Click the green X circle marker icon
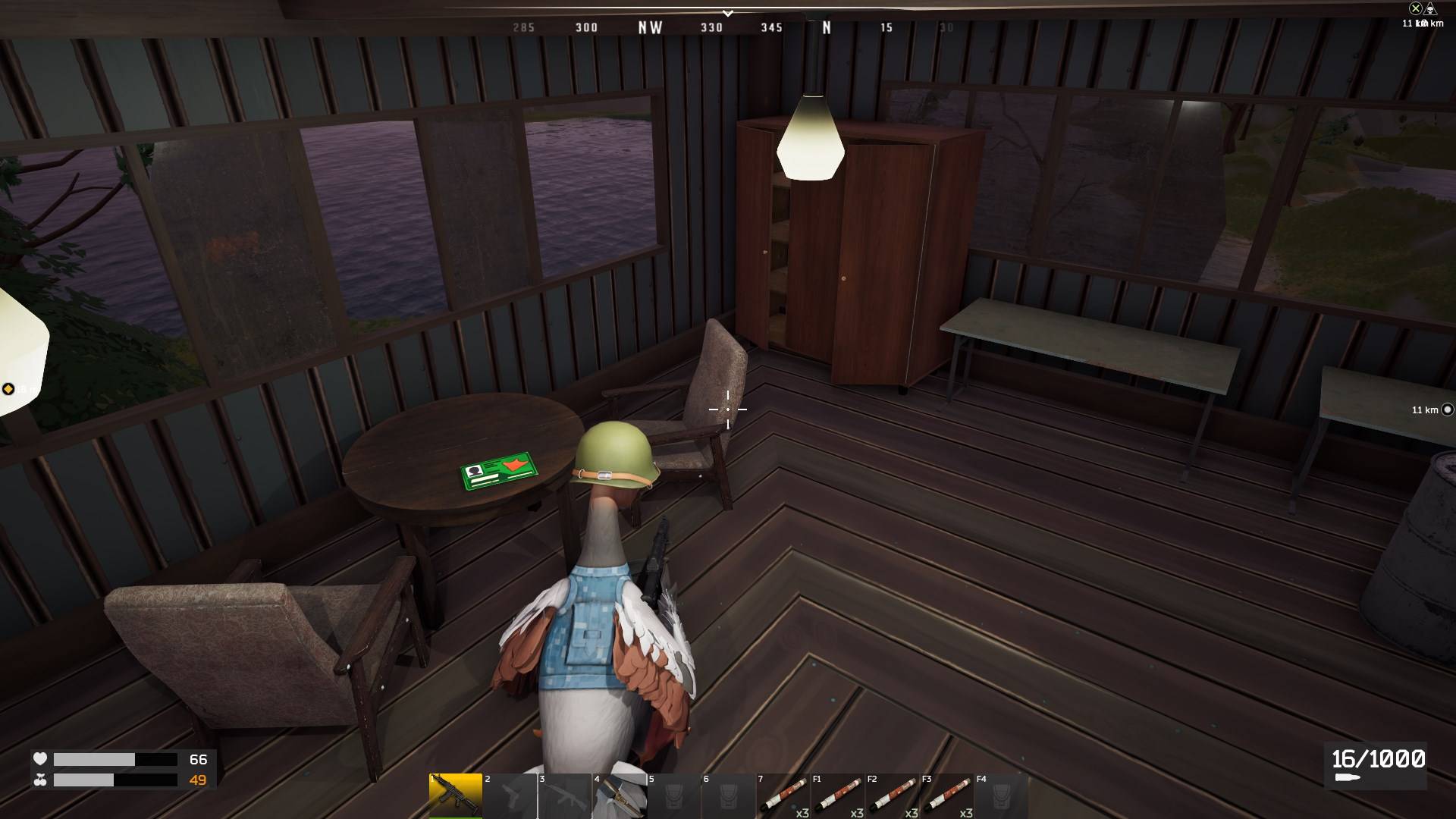Viewport: 1456px width, 819px height. [x=1415, y=8]
